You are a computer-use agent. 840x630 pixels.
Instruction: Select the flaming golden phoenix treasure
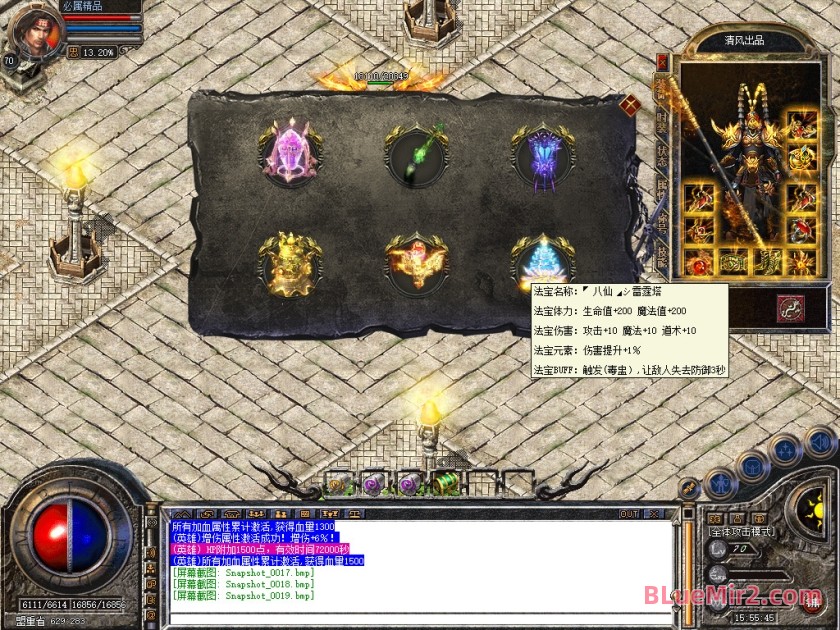pyautogui.click(x=417, y=263)
